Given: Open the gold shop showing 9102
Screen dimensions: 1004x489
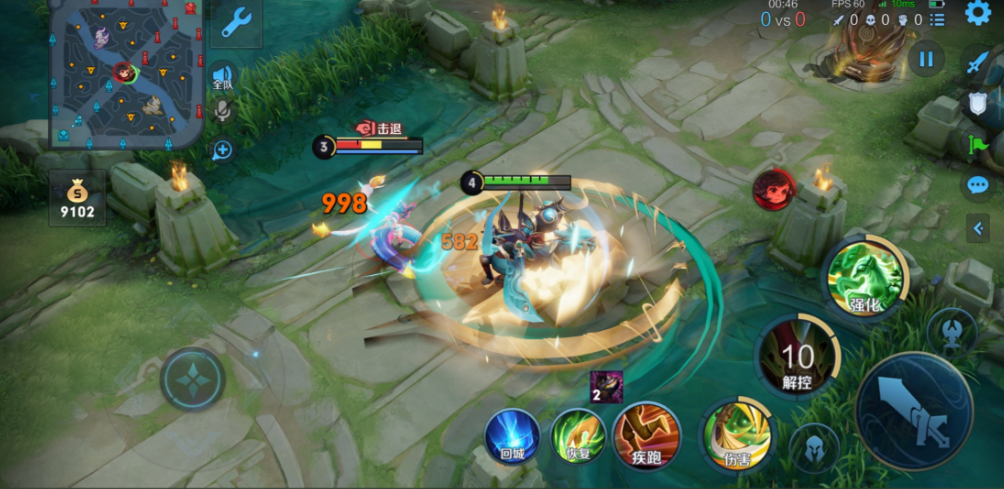Looking at the screenshot, I should 77,198.
